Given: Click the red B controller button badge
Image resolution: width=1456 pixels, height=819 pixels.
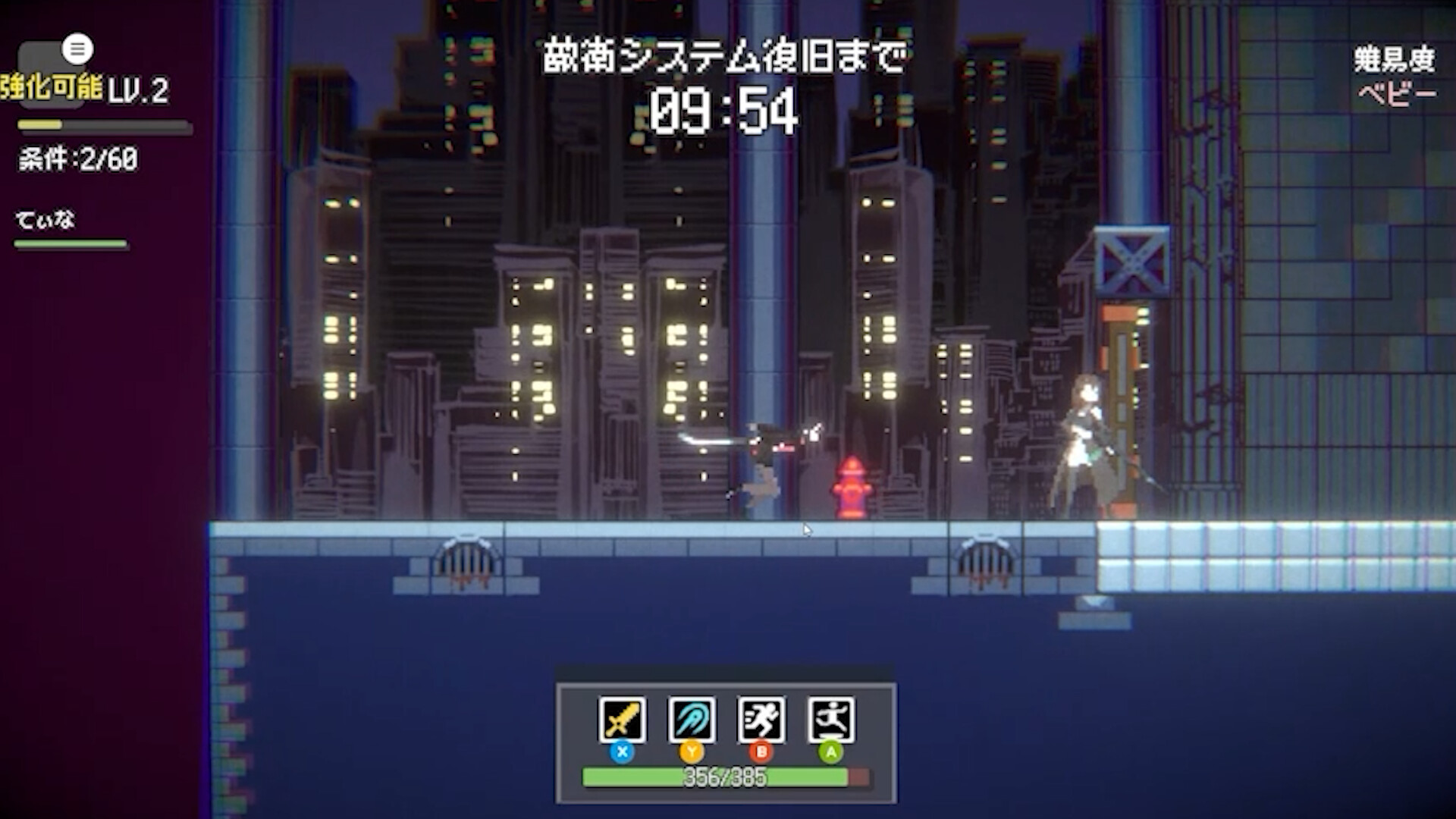Looking at the screenshot, I should point(763,752).
